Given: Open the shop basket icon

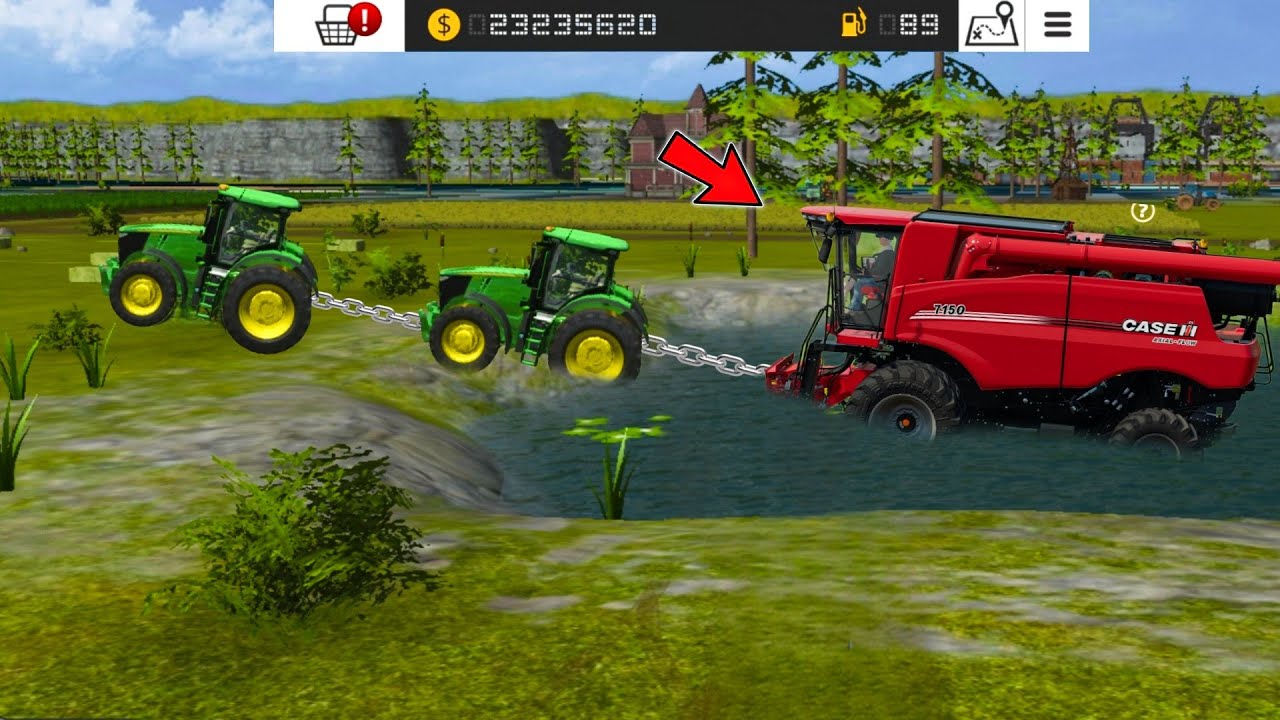Looking at the screenshot, I should pyautogui.click(x=338, y=26).
